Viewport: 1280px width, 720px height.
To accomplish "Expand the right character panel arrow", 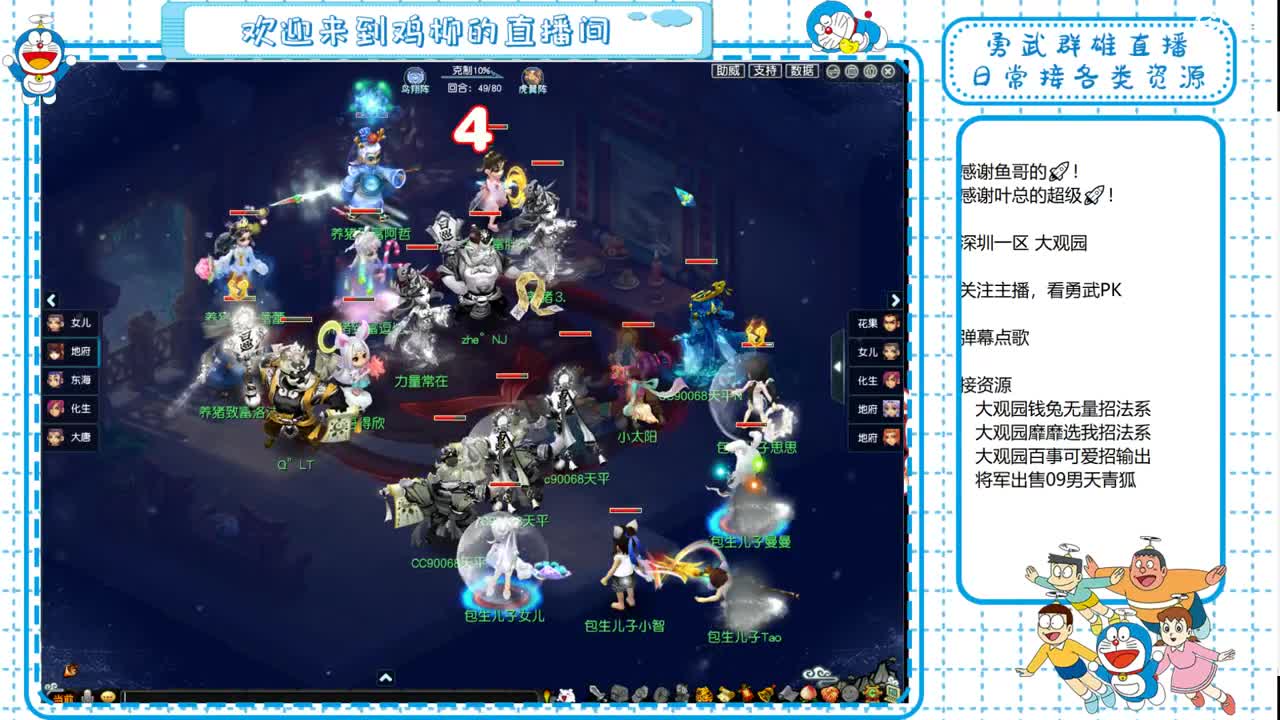I will point(893,301).
